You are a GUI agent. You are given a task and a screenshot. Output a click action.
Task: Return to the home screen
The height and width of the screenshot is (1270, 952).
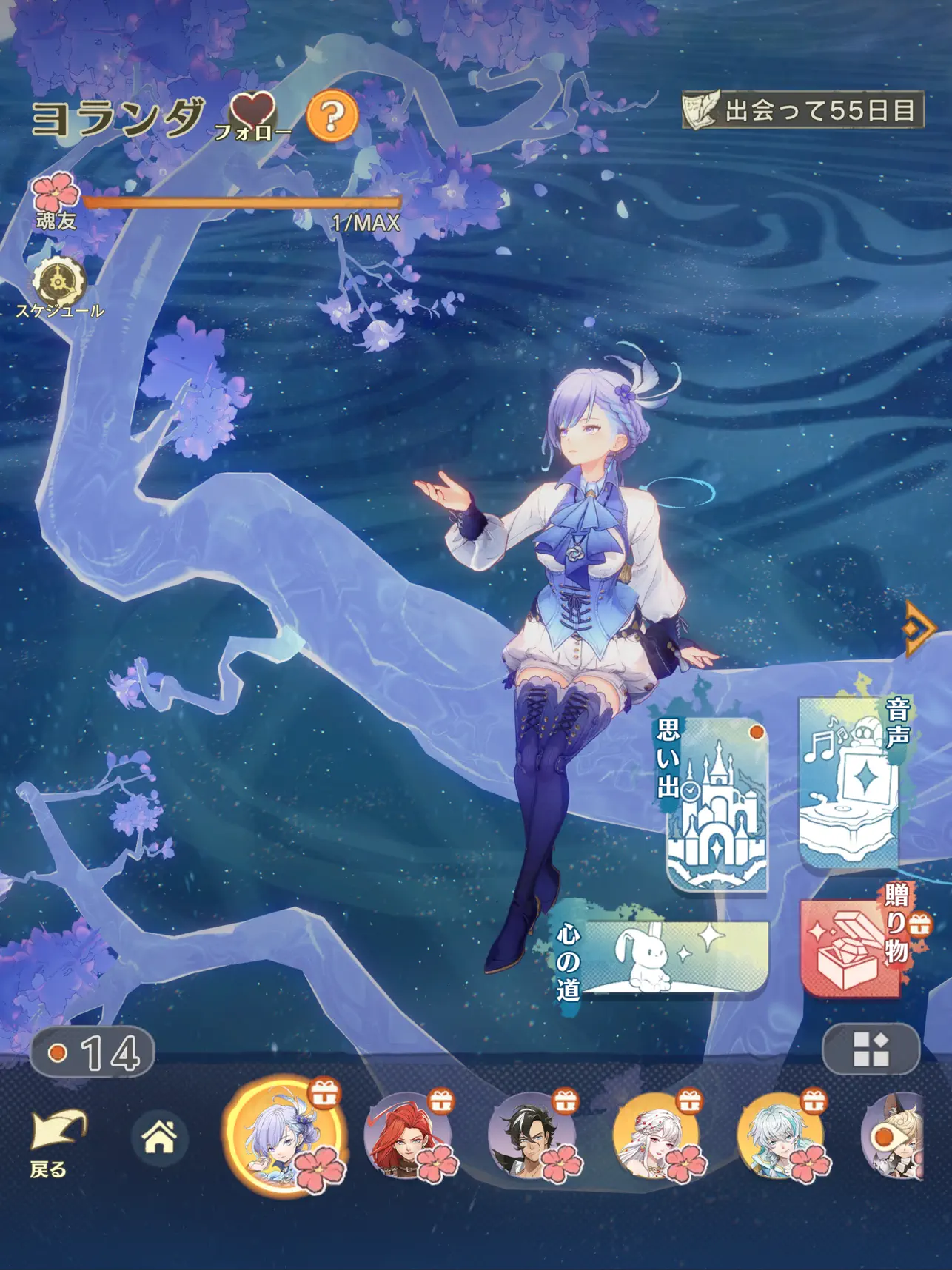[159, 1137]
